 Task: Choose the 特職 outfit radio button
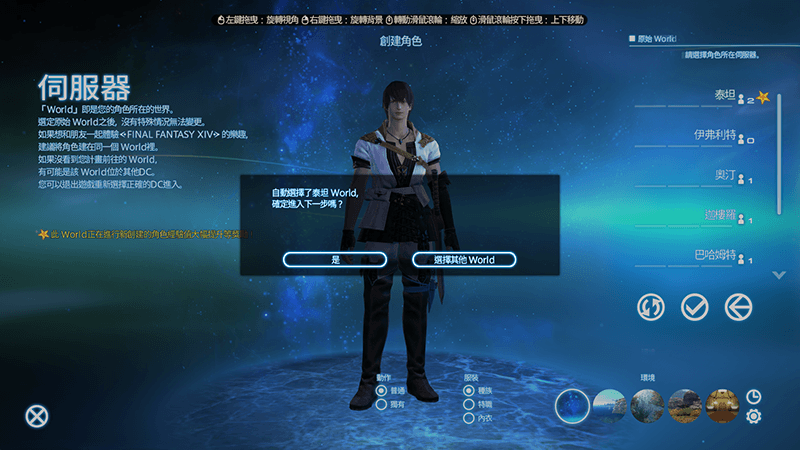pos(469,404)
